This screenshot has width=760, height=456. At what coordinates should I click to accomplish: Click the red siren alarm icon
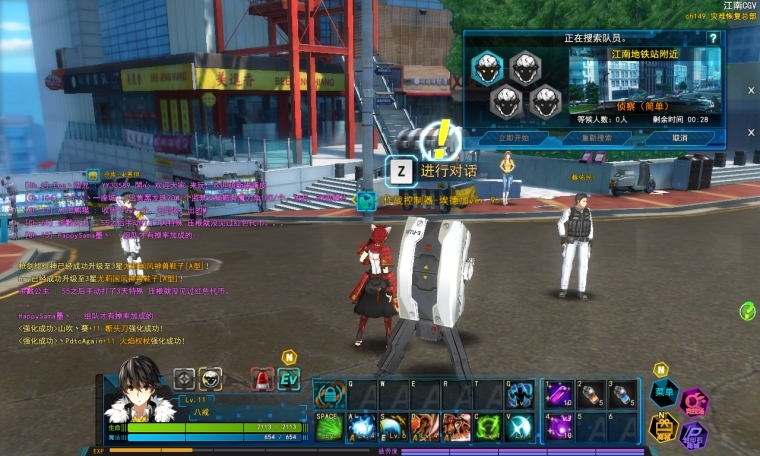[x=262, y=379]
